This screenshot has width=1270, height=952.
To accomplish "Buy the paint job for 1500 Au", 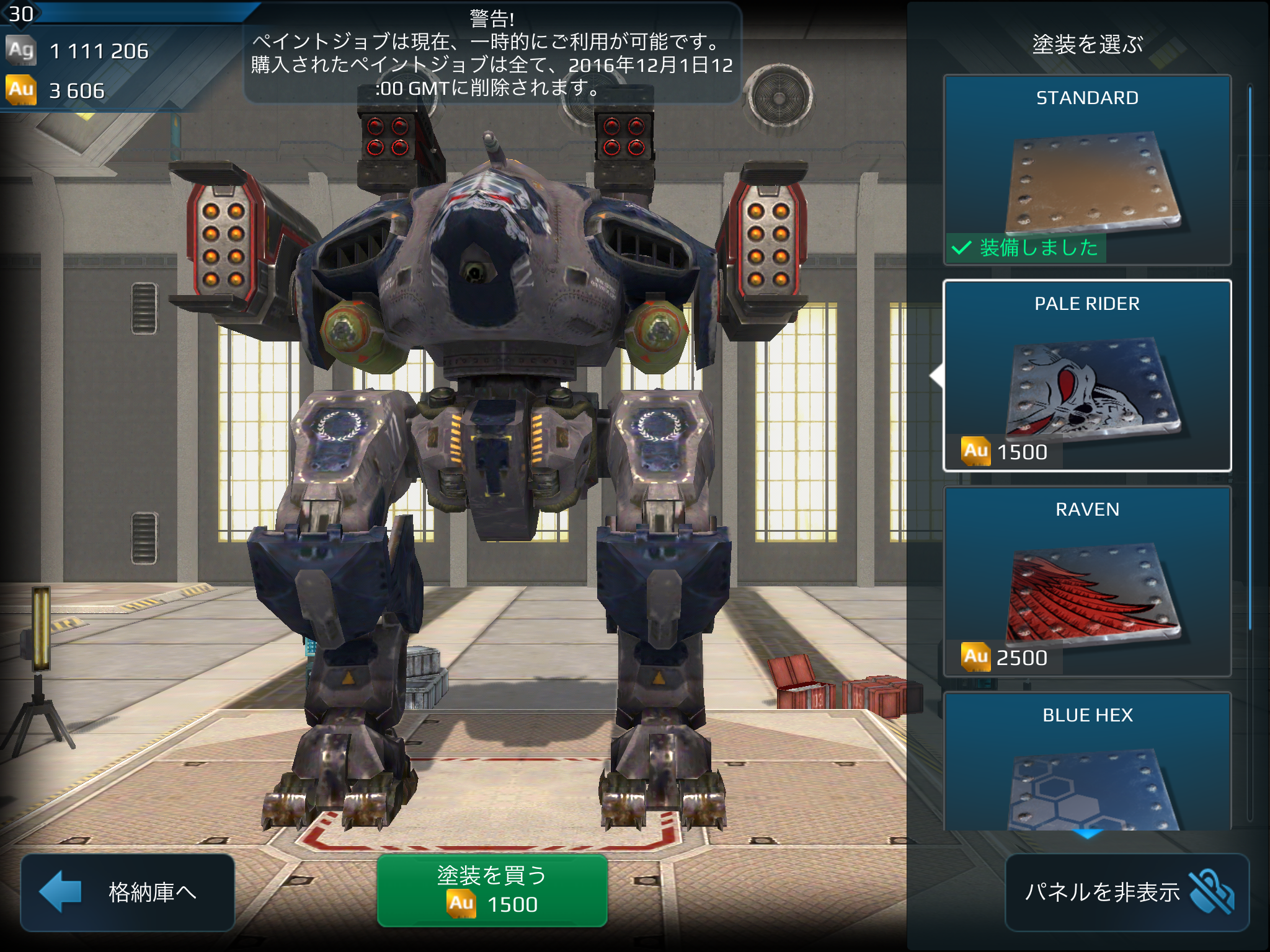I will [492, 891].
